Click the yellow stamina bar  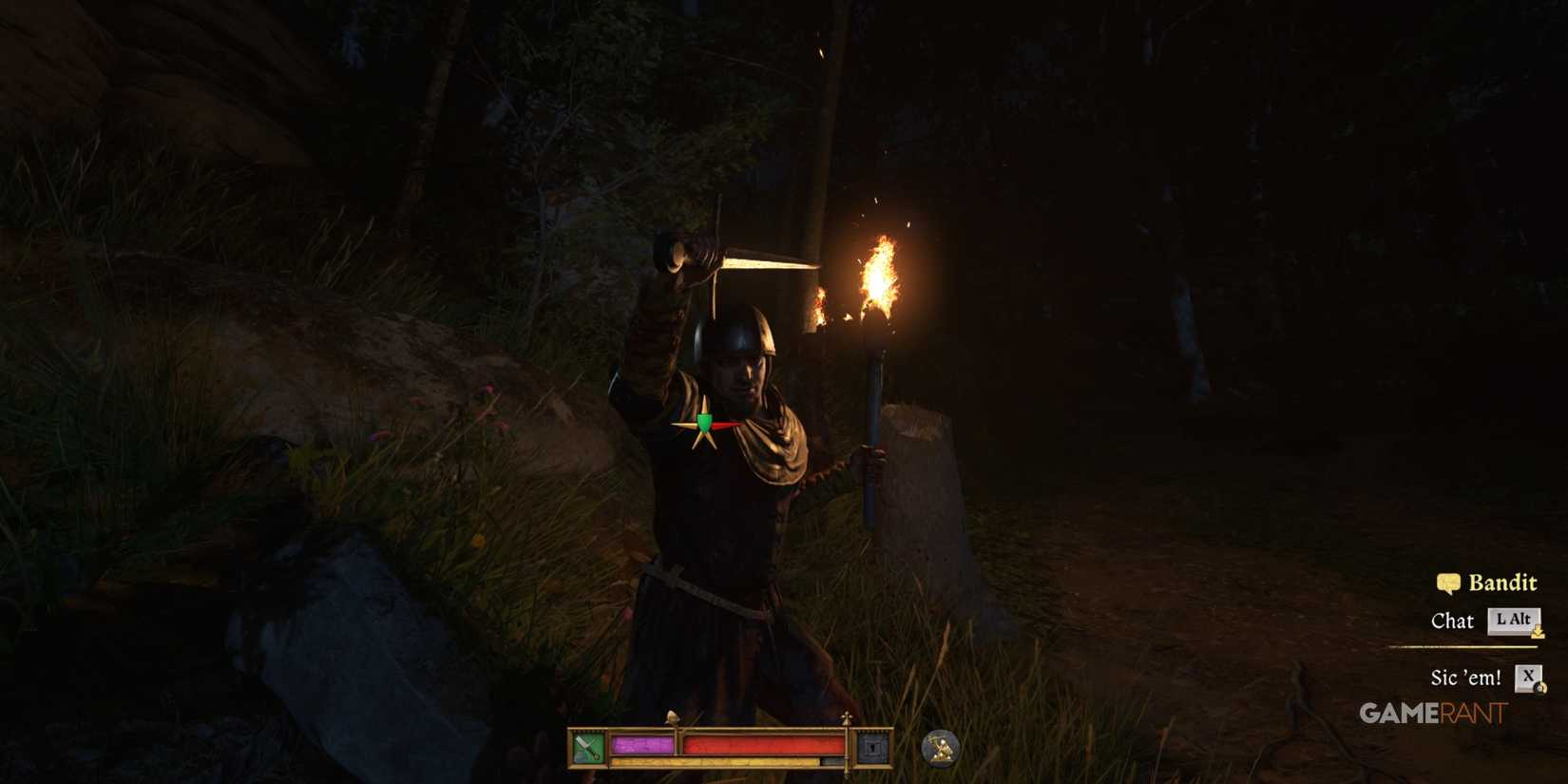(x=713, y=761)
